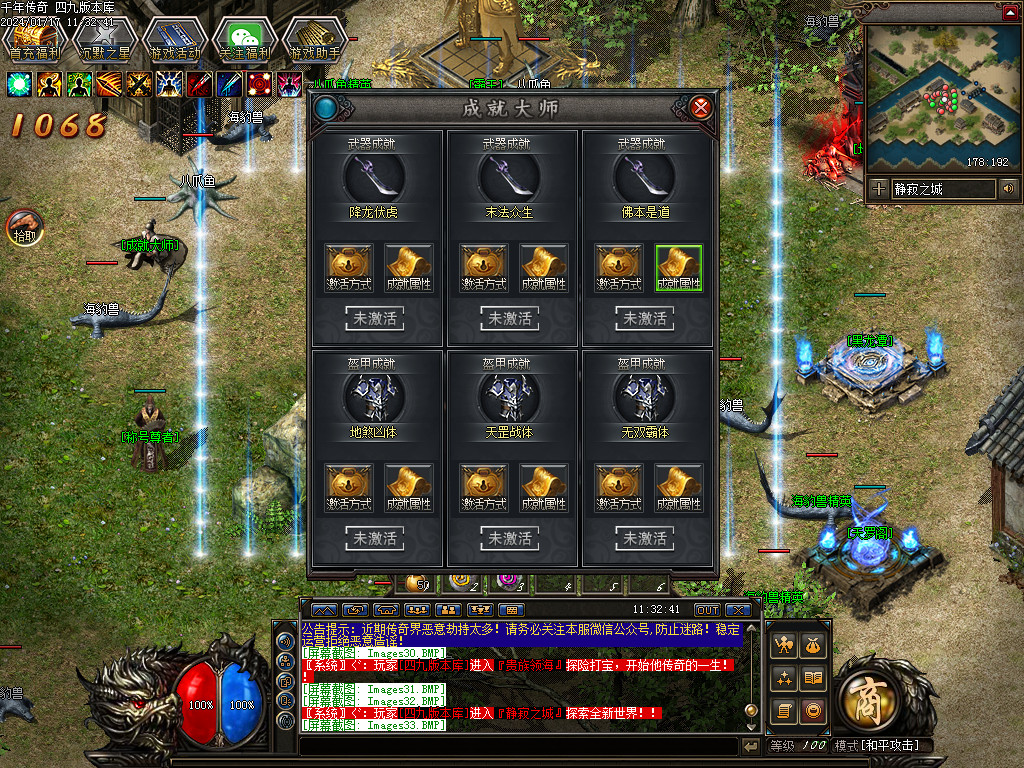Open 激活方式 for 降龙伏虎 weapon achievement
The width and height of the screenshot is (1024, 768).
350,268
